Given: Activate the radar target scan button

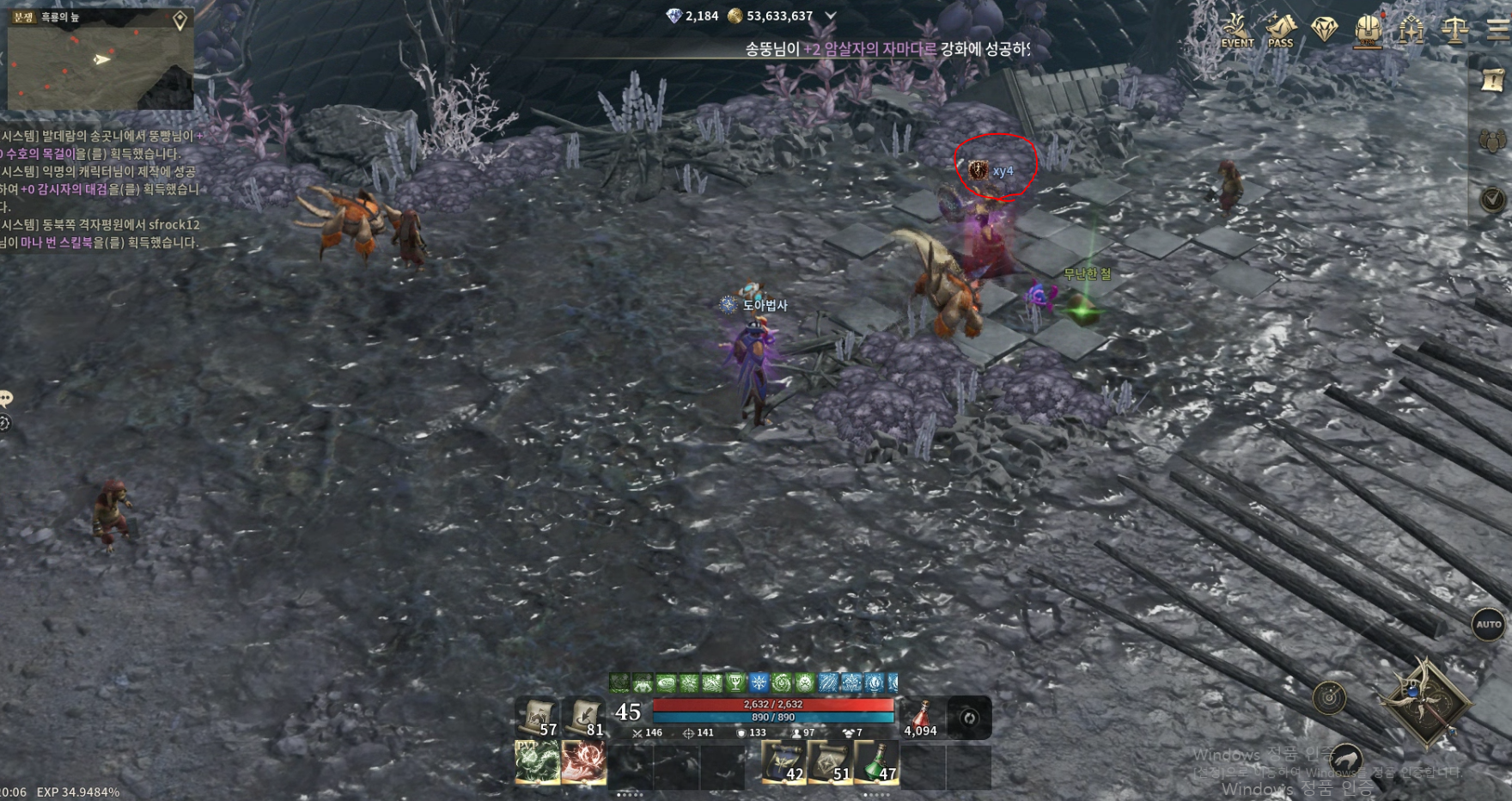Looking at the screenshot, I should [1329, 697].
